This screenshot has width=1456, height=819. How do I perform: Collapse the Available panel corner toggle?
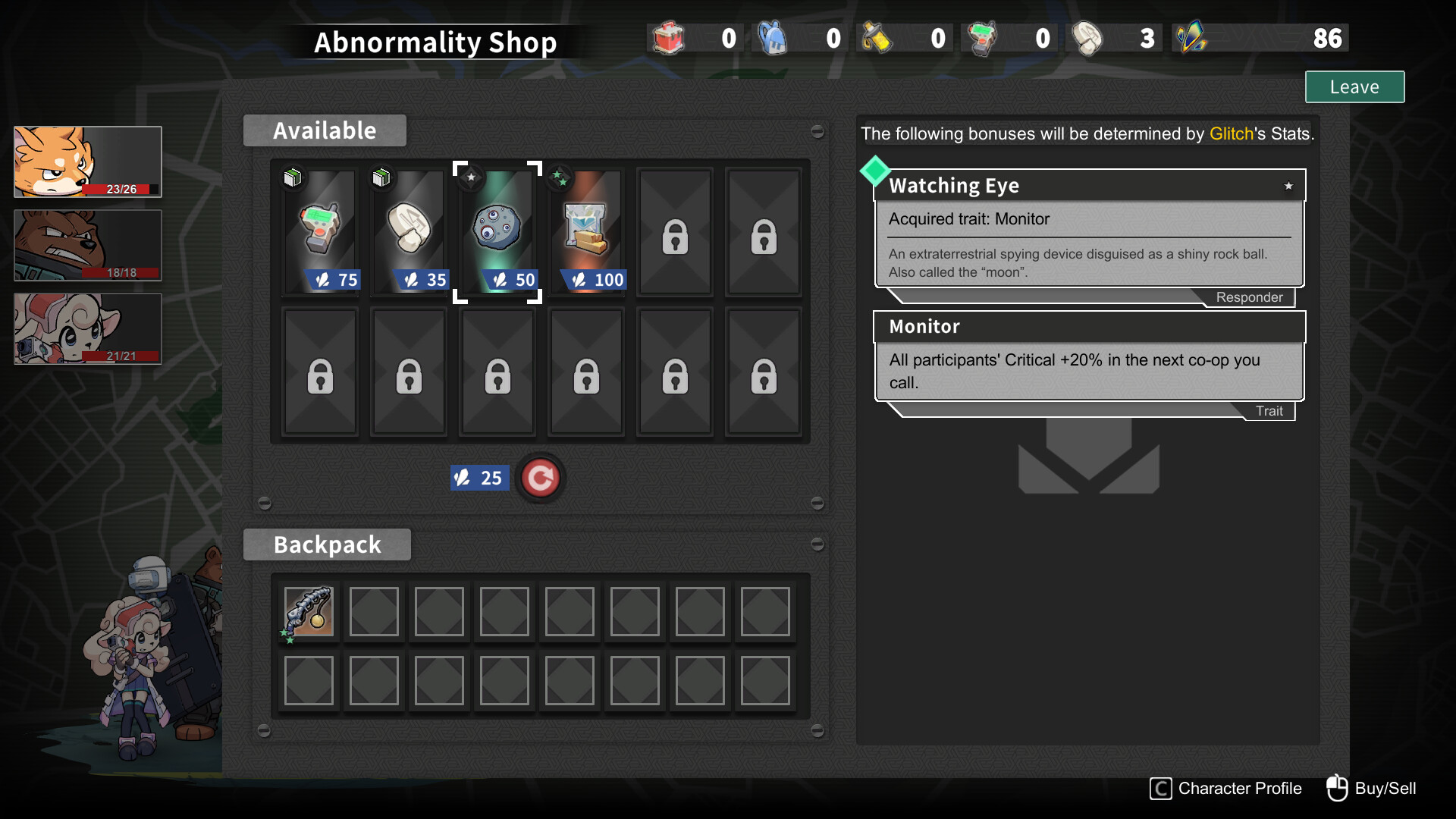coord(818,132)
